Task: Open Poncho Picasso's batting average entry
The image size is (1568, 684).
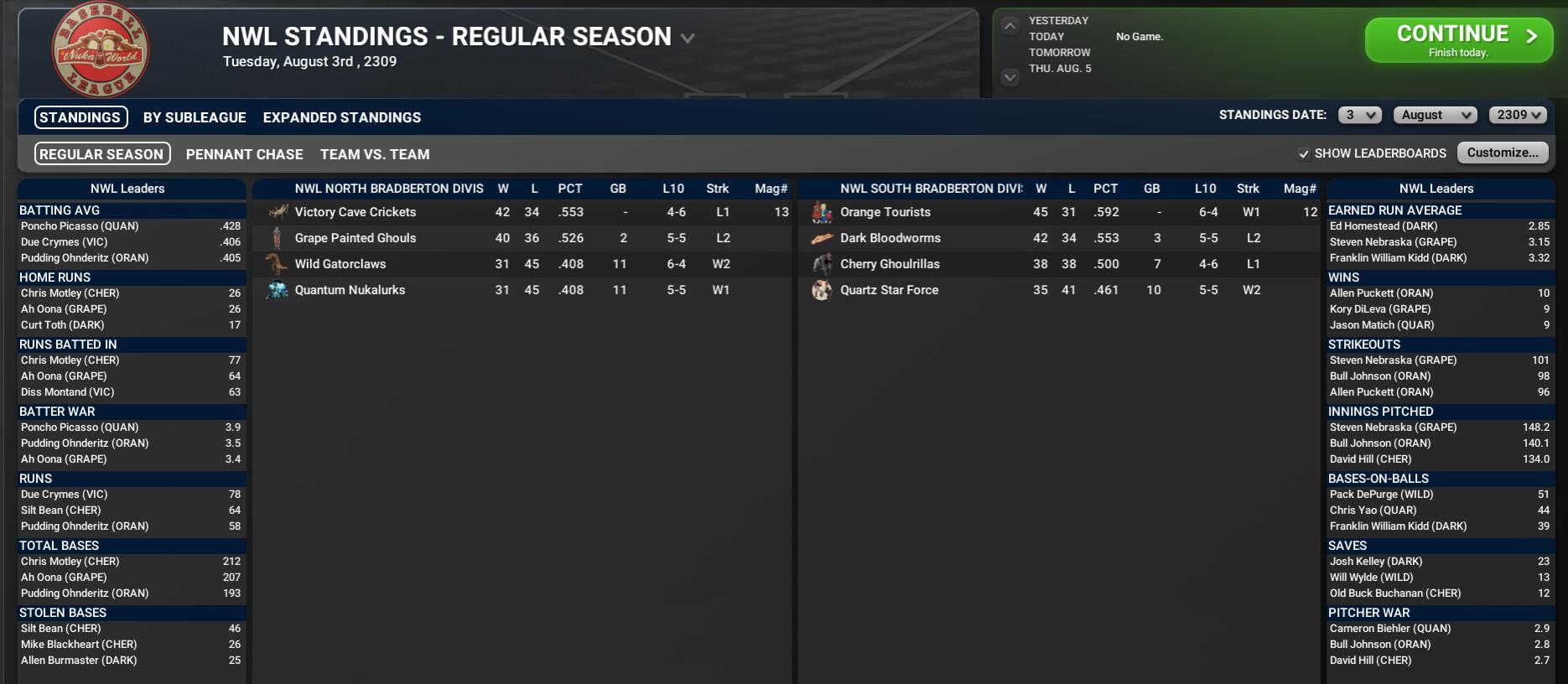Action: [80, 226]
